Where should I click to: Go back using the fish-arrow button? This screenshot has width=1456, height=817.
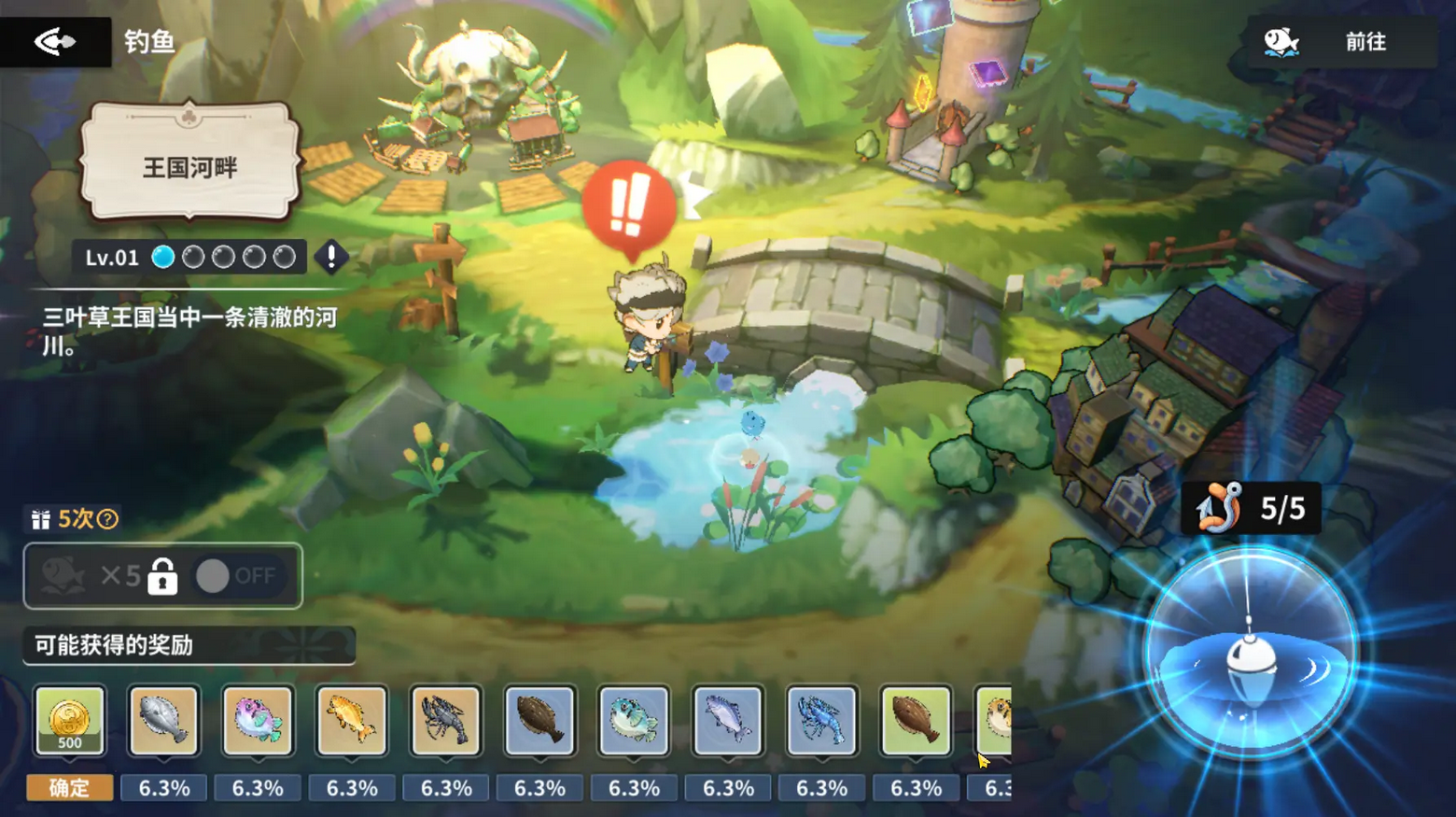point(55,41)
